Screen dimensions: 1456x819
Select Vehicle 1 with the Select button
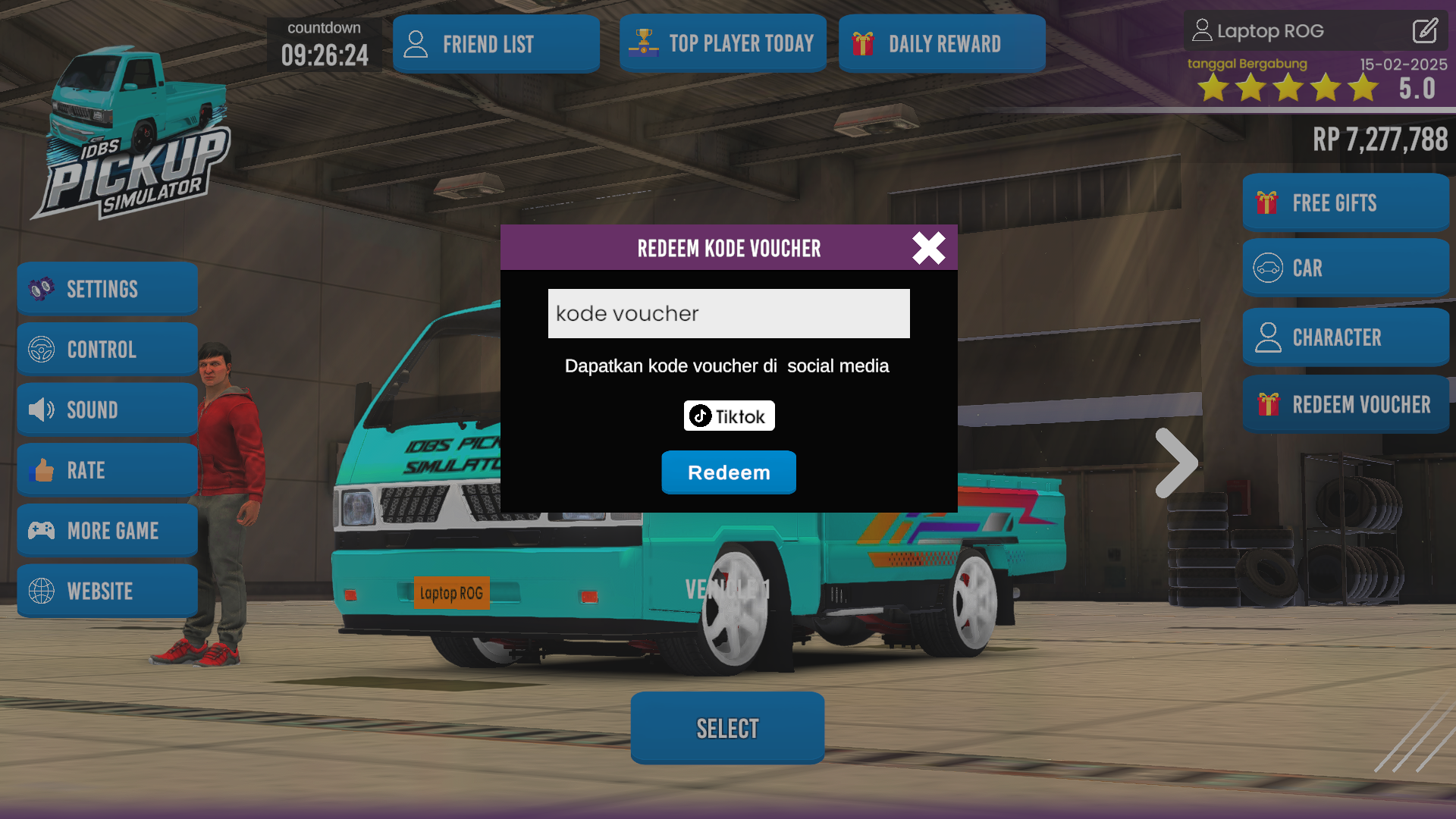pos(726,727)
